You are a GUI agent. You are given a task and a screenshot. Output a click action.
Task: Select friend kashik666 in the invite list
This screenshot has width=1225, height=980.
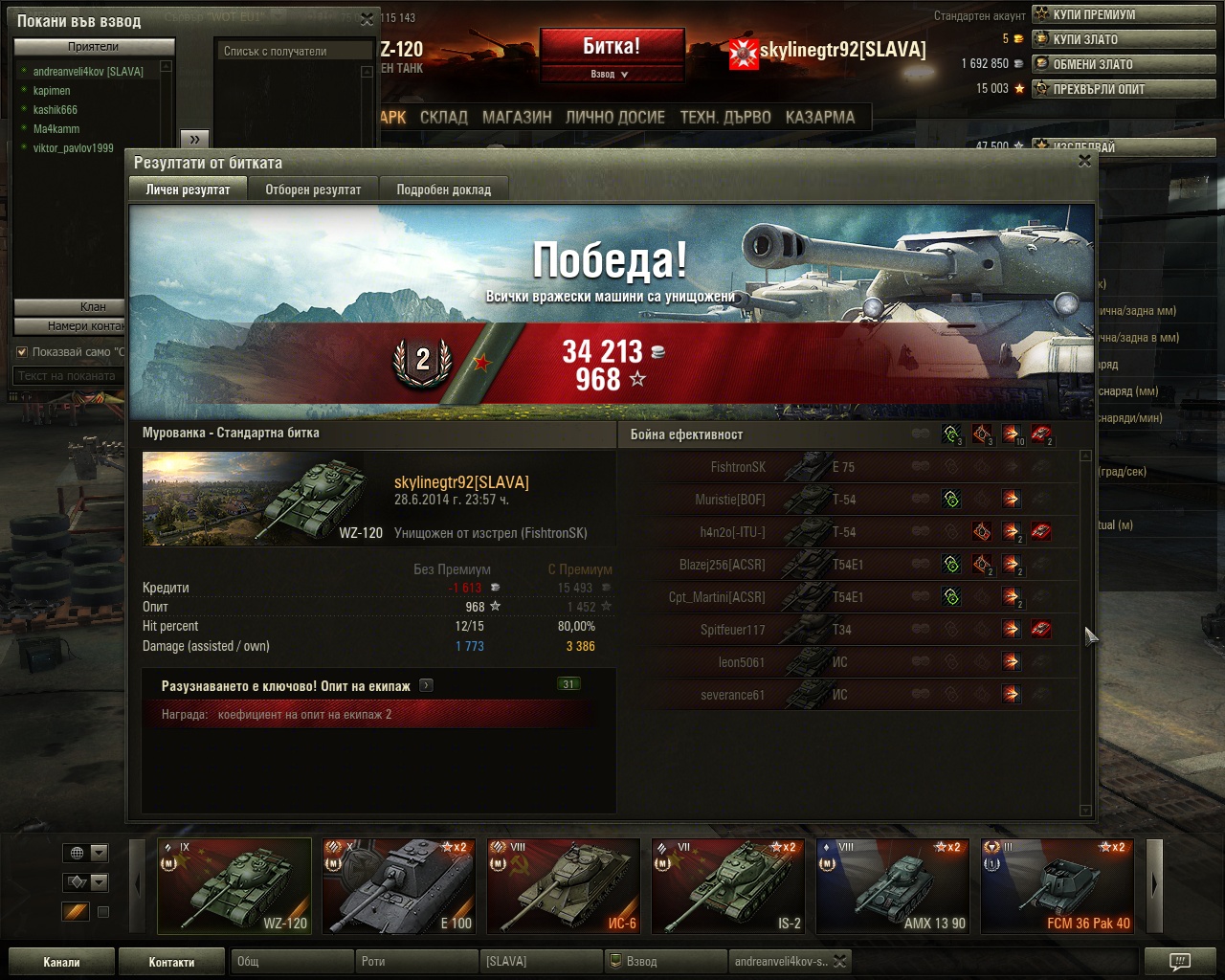[56, 110]
